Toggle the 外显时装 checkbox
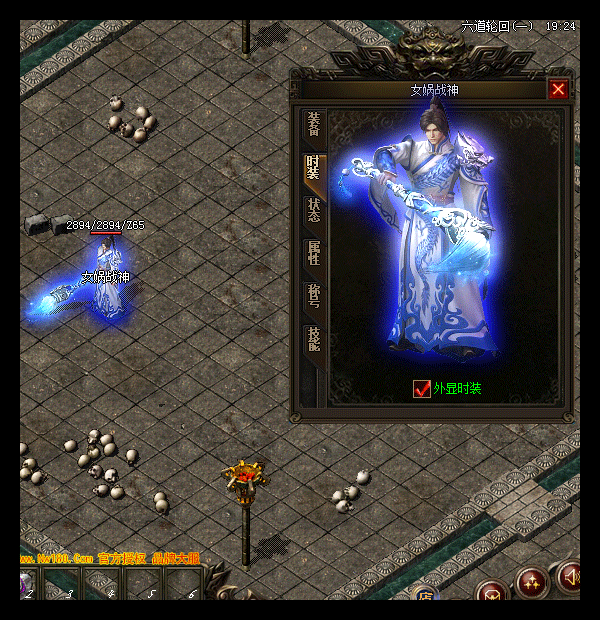The height and width of the screenshot is (620, 600). (x=422, y=388)
